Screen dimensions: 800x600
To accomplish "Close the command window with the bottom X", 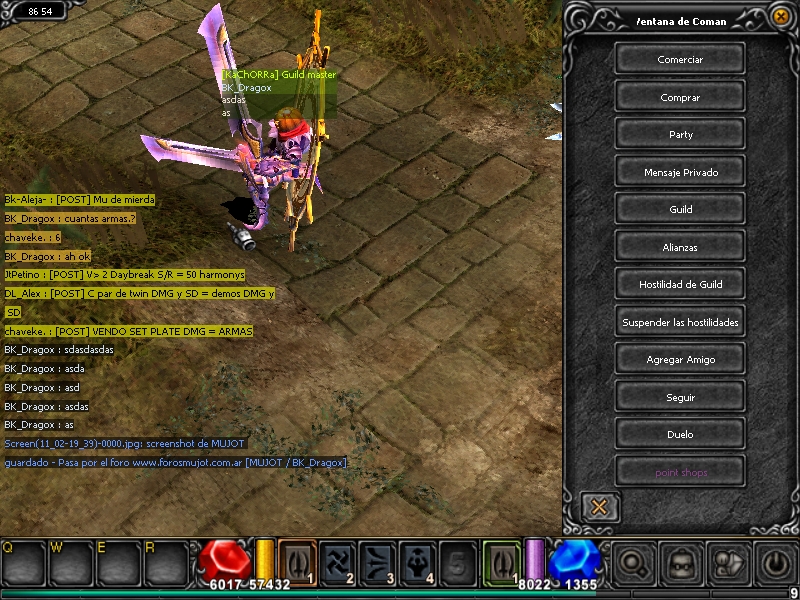I will [x=599, y=507].
